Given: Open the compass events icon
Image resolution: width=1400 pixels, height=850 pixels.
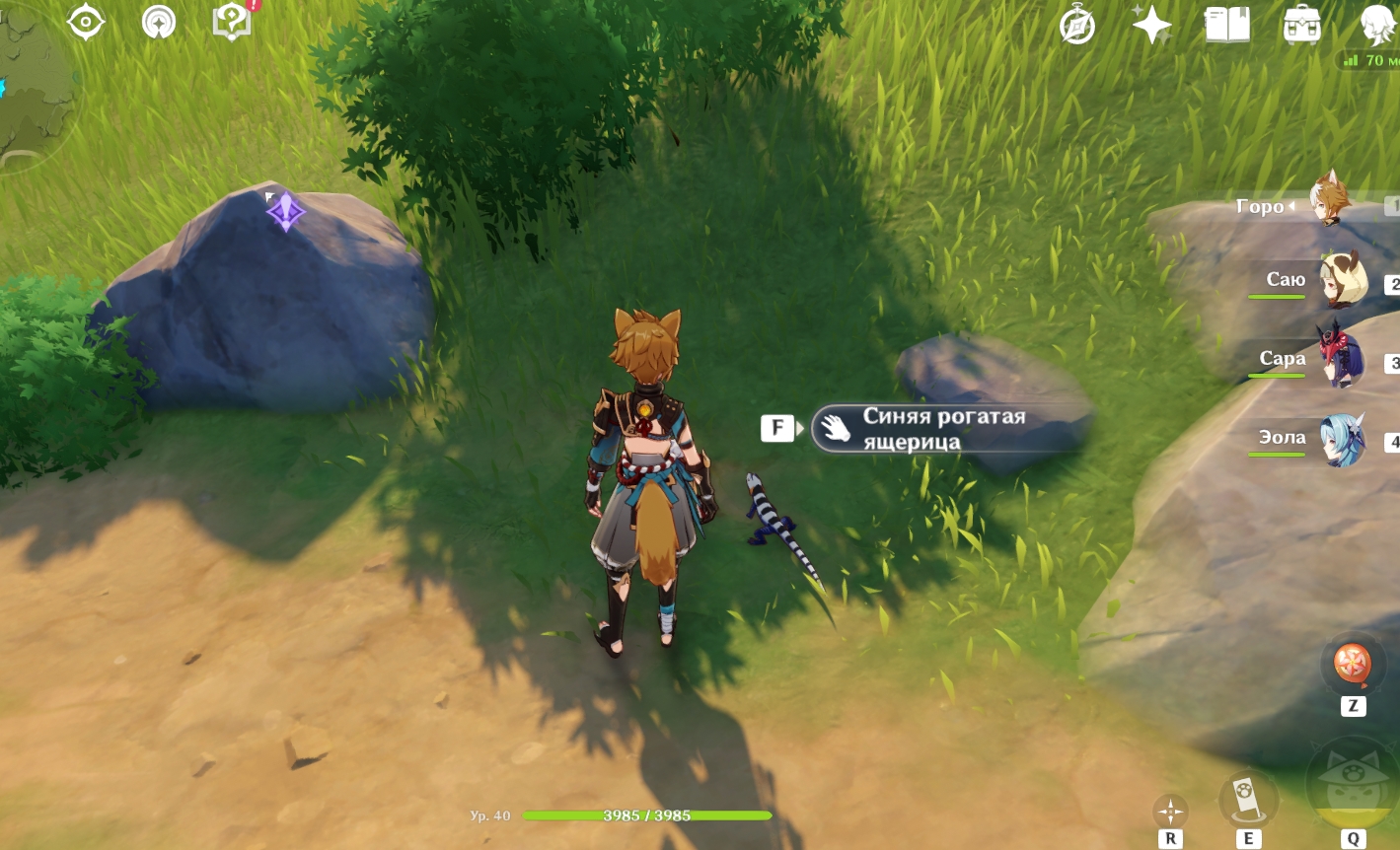Looking at the screenshot, I should point(1076,24).
